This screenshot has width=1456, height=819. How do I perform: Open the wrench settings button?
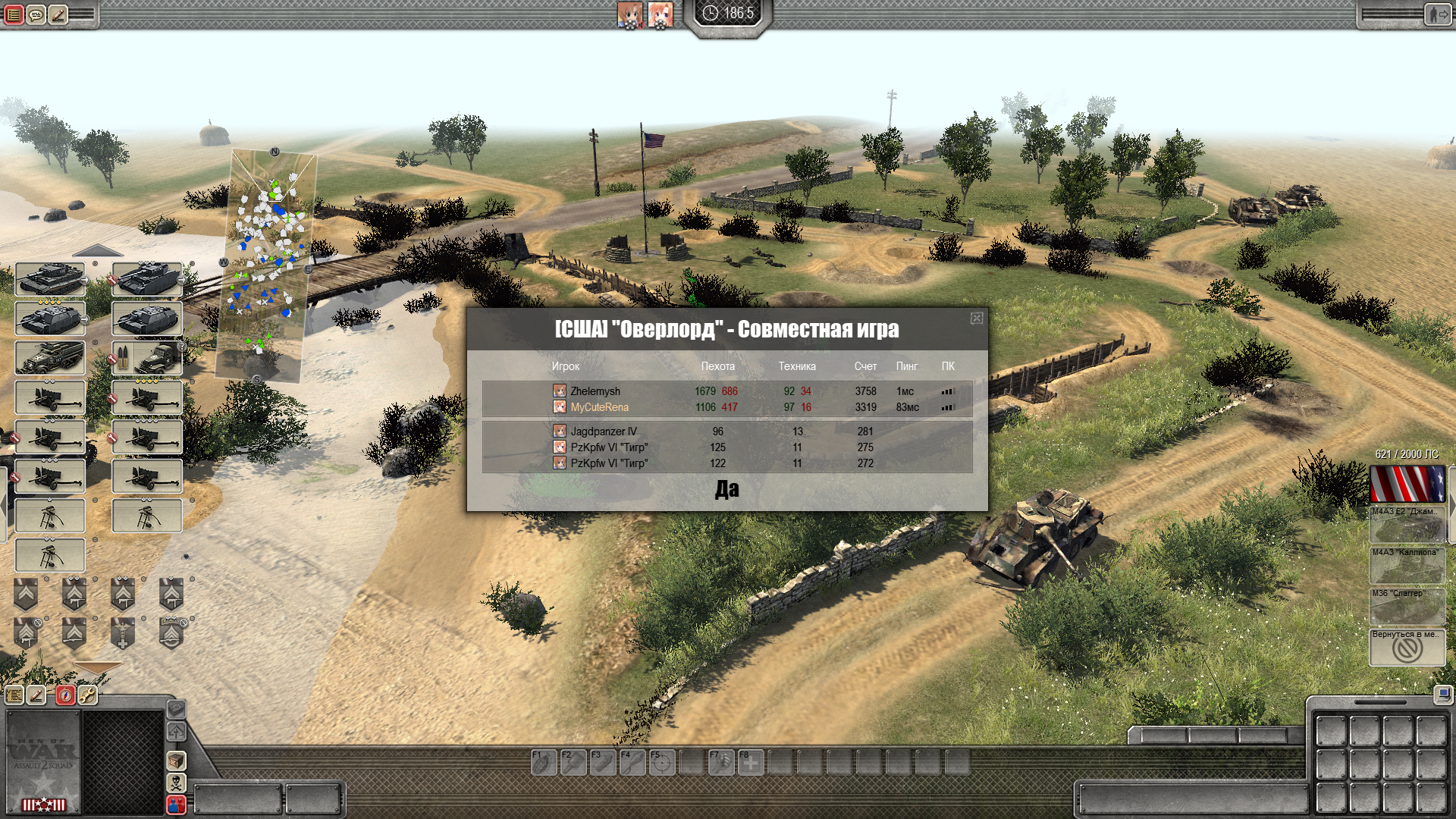[88, 695]
